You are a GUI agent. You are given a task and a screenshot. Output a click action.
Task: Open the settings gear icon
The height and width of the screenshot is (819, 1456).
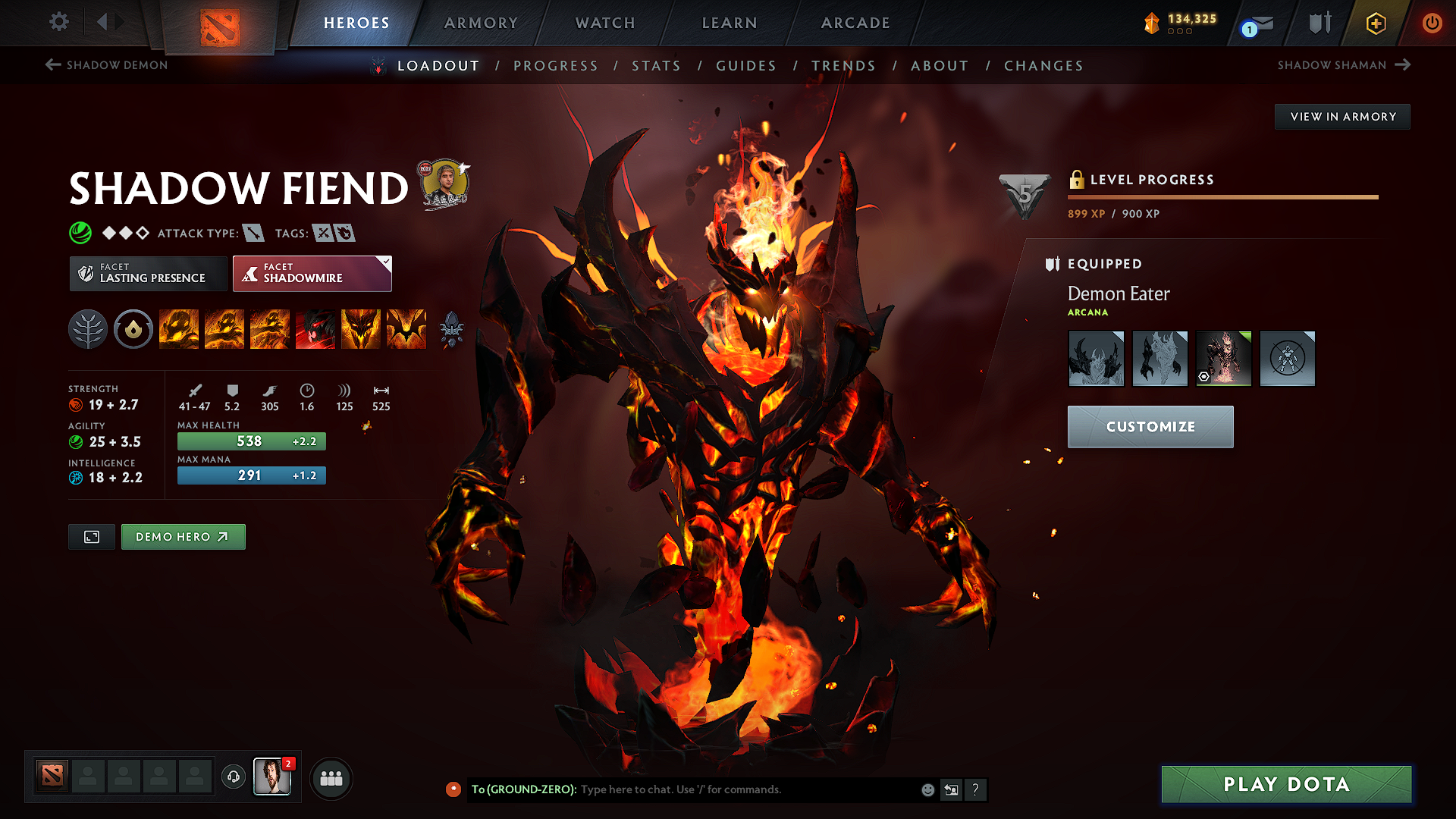(58, 23)
